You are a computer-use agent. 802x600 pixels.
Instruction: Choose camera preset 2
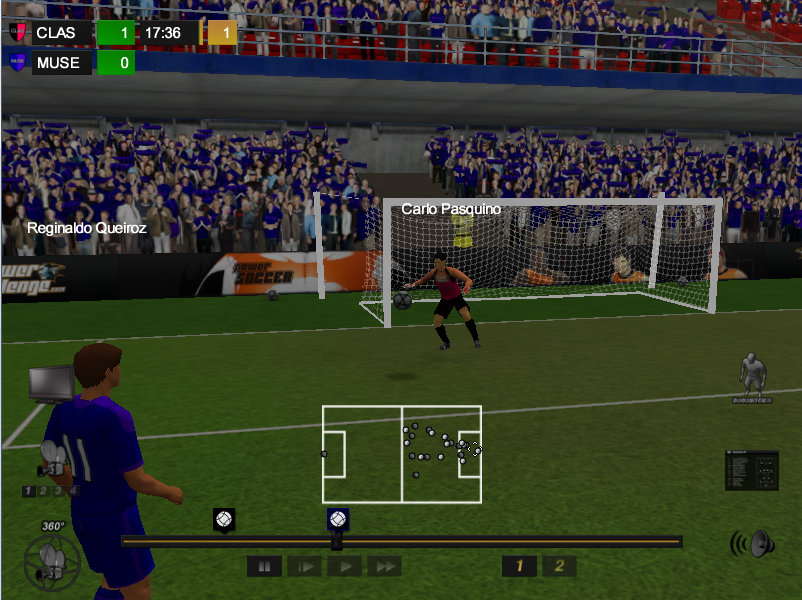43,491
